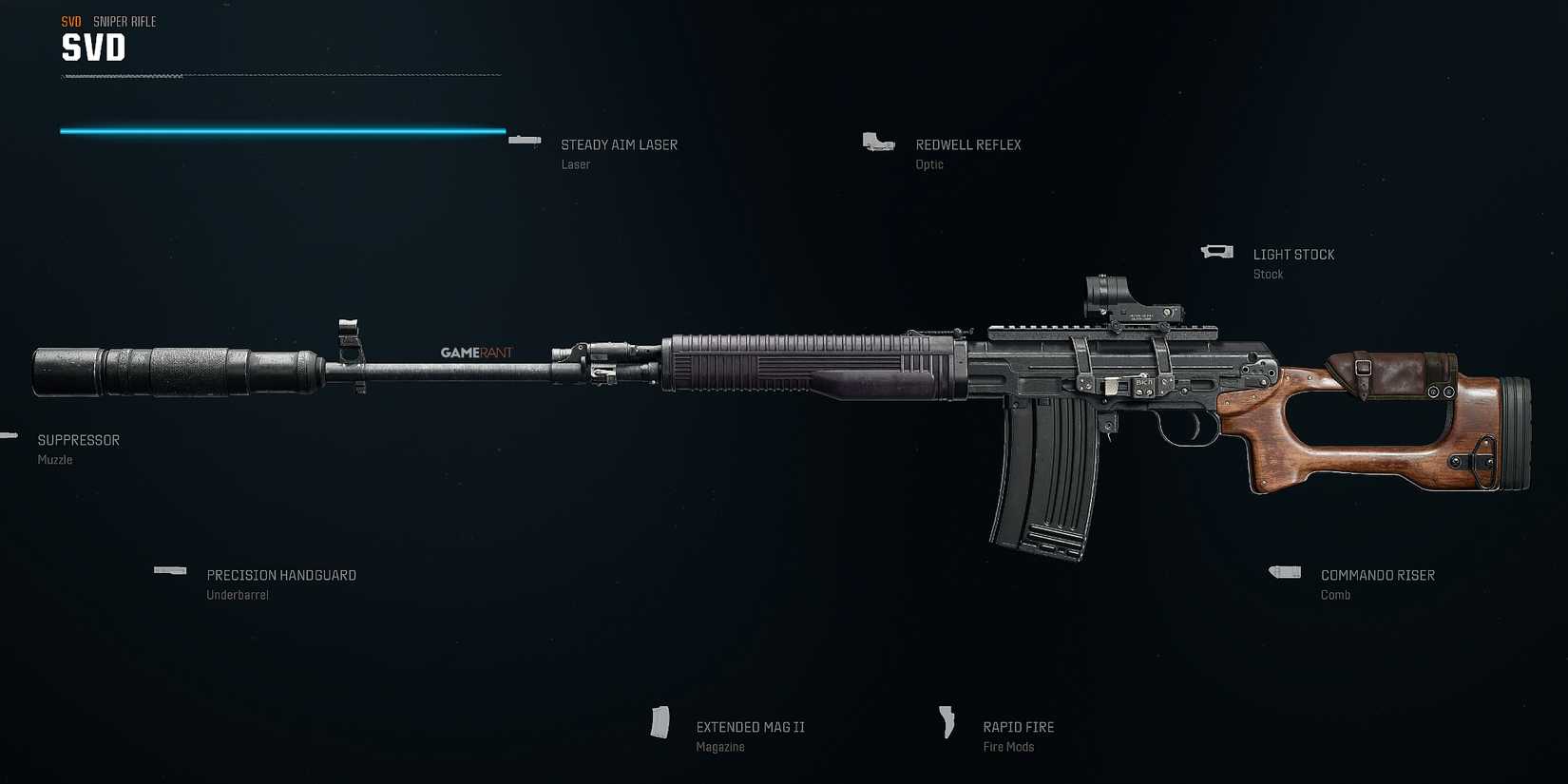Open the Laser attachment slot
Screen dimensions: 1568x784
coord(575,164)
